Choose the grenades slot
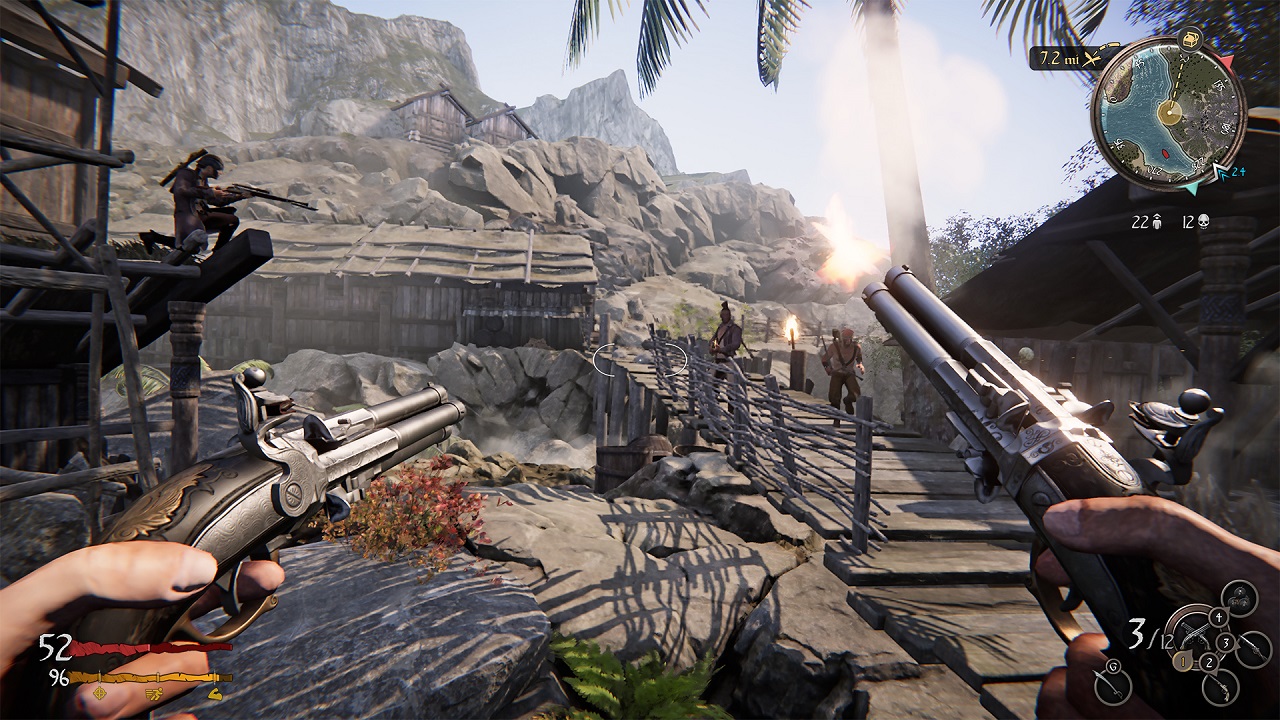1280x720 pixels. pos(1239,599)
